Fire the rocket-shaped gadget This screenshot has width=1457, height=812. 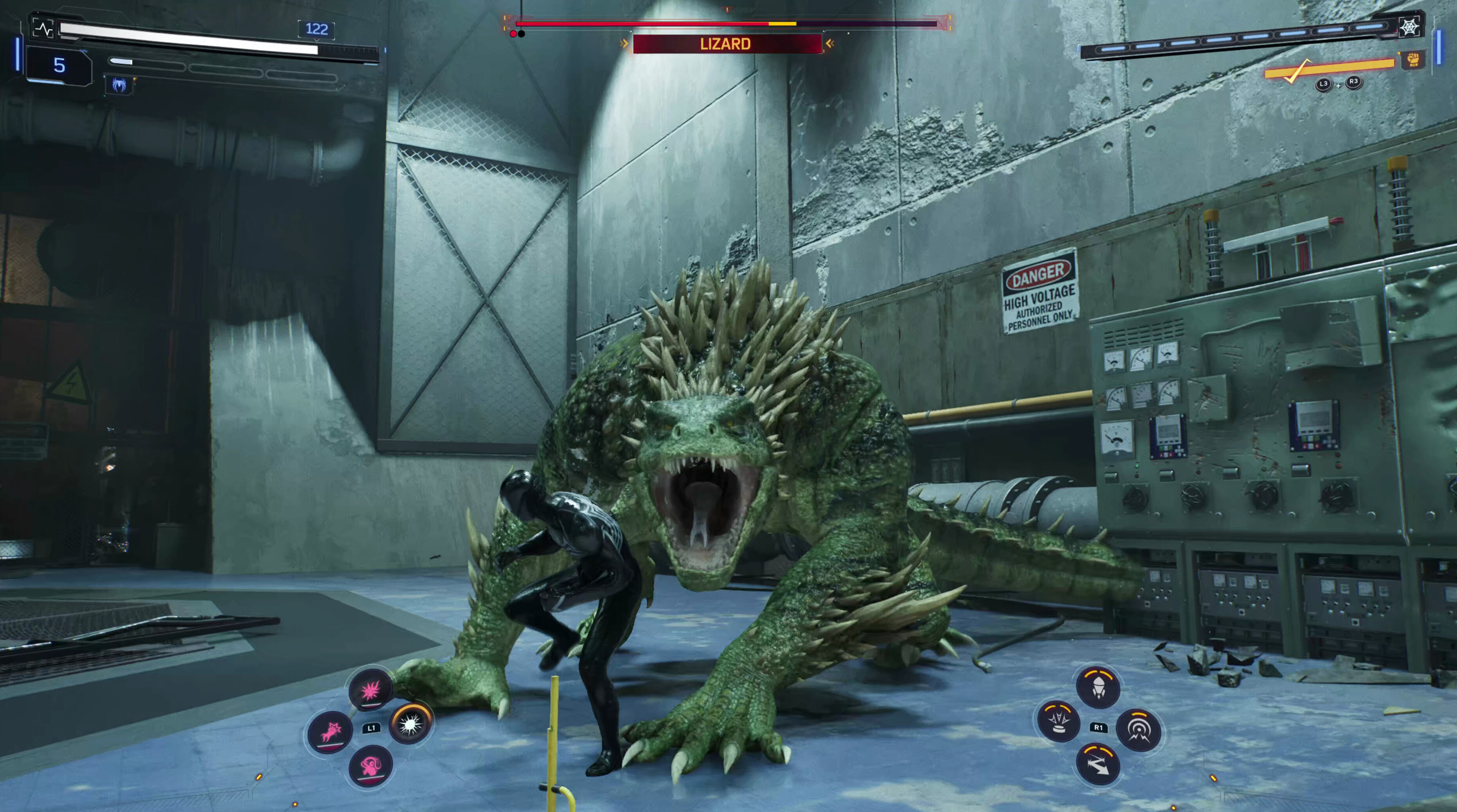(x=1098, y=687)
